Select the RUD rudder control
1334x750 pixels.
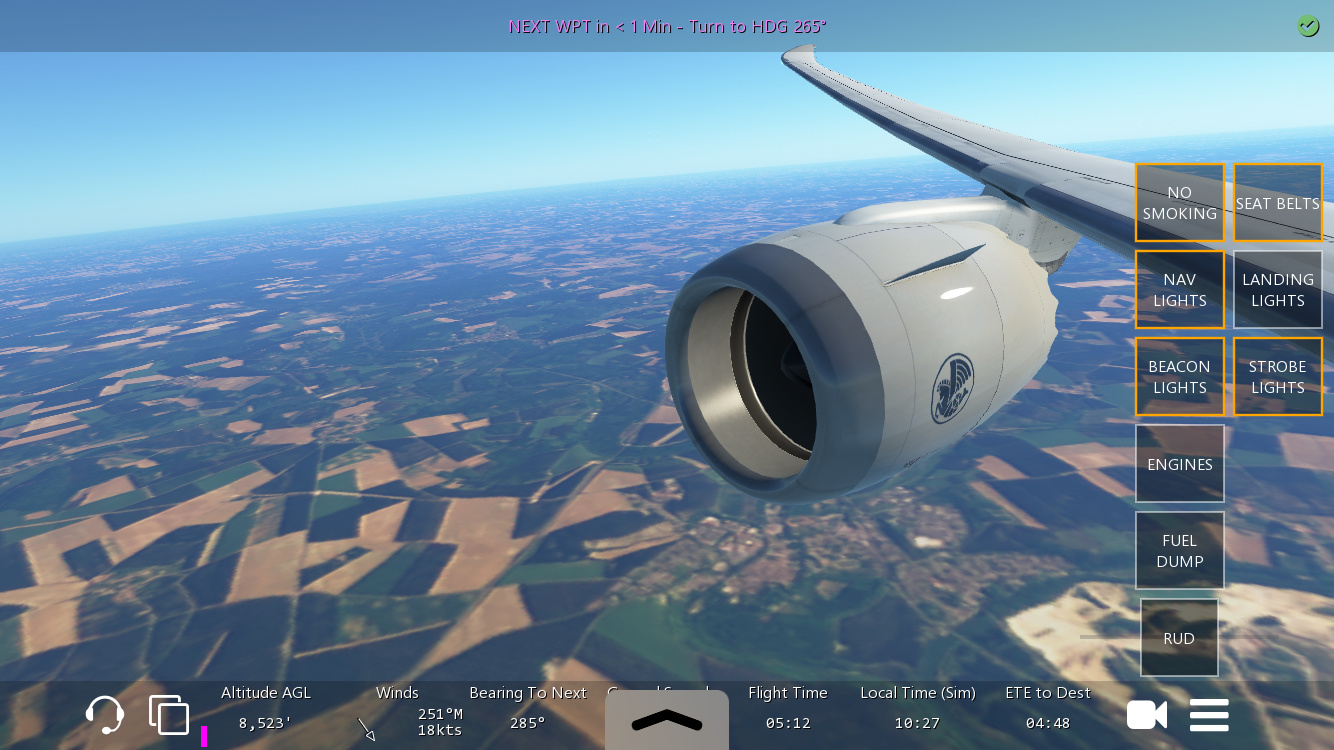(x=1179, y=638)
